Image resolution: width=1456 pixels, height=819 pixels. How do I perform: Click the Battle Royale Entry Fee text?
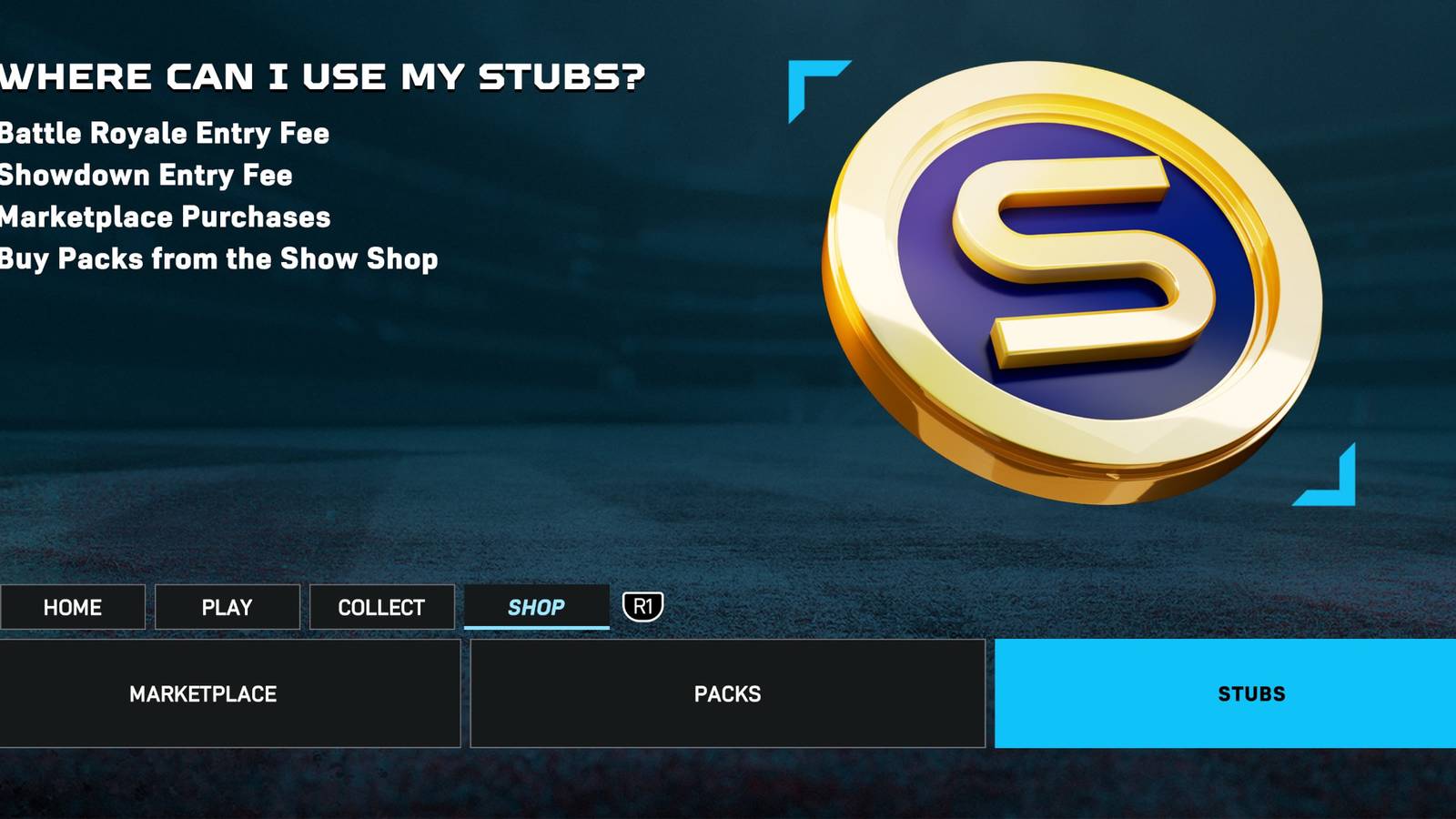pos(164,134)
